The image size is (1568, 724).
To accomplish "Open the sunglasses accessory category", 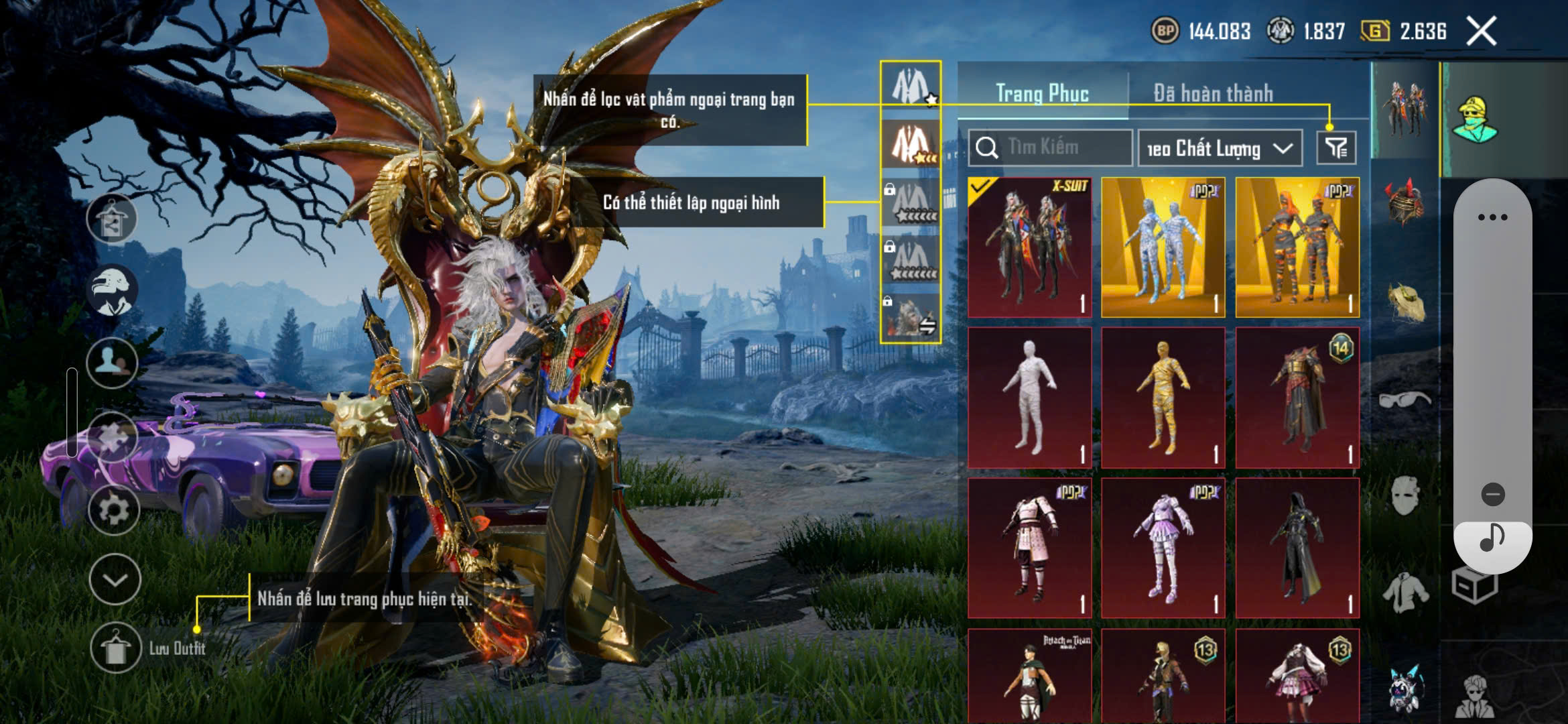I will click(1404, 400).
